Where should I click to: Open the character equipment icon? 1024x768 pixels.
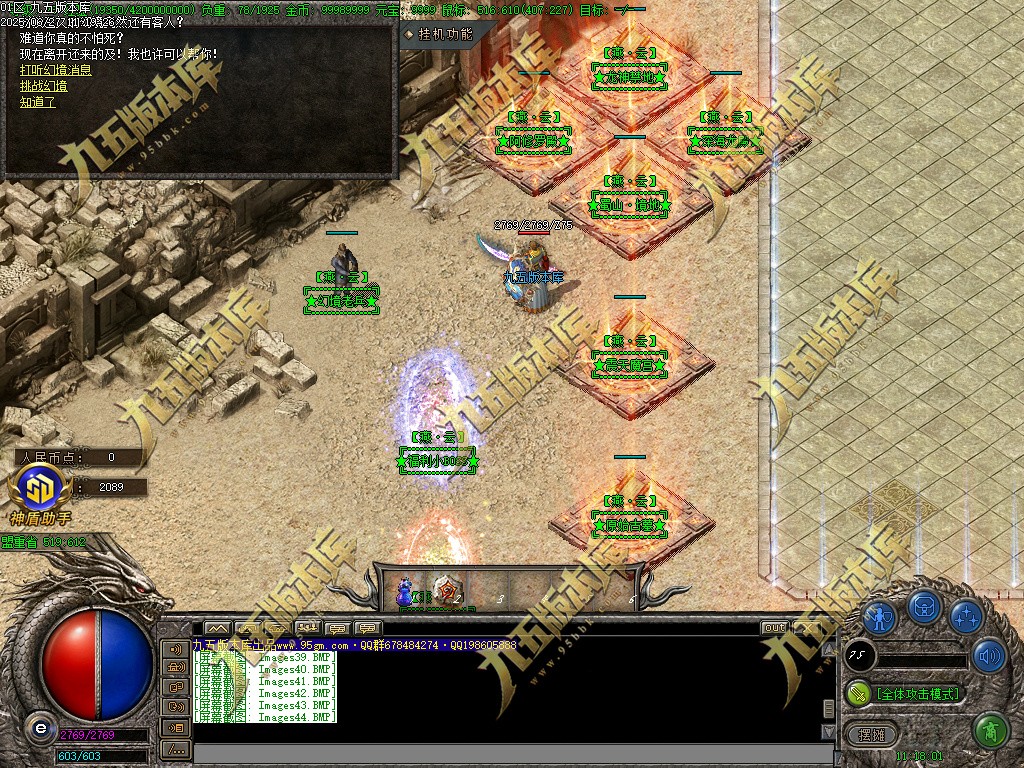tap(879, 616)
